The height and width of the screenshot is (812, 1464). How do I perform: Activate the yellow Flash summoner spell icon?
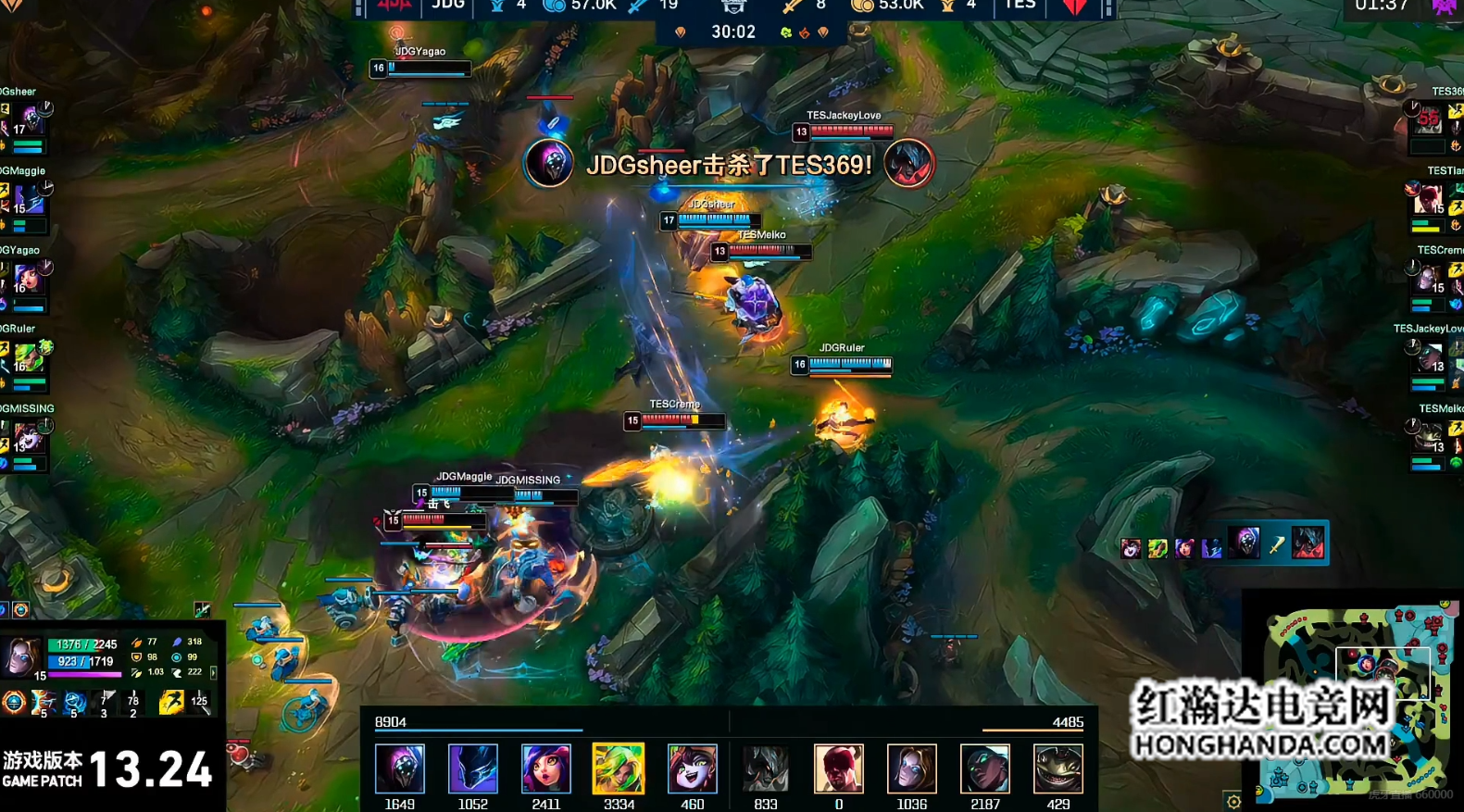pyautogui.click(x=170, y=702)
